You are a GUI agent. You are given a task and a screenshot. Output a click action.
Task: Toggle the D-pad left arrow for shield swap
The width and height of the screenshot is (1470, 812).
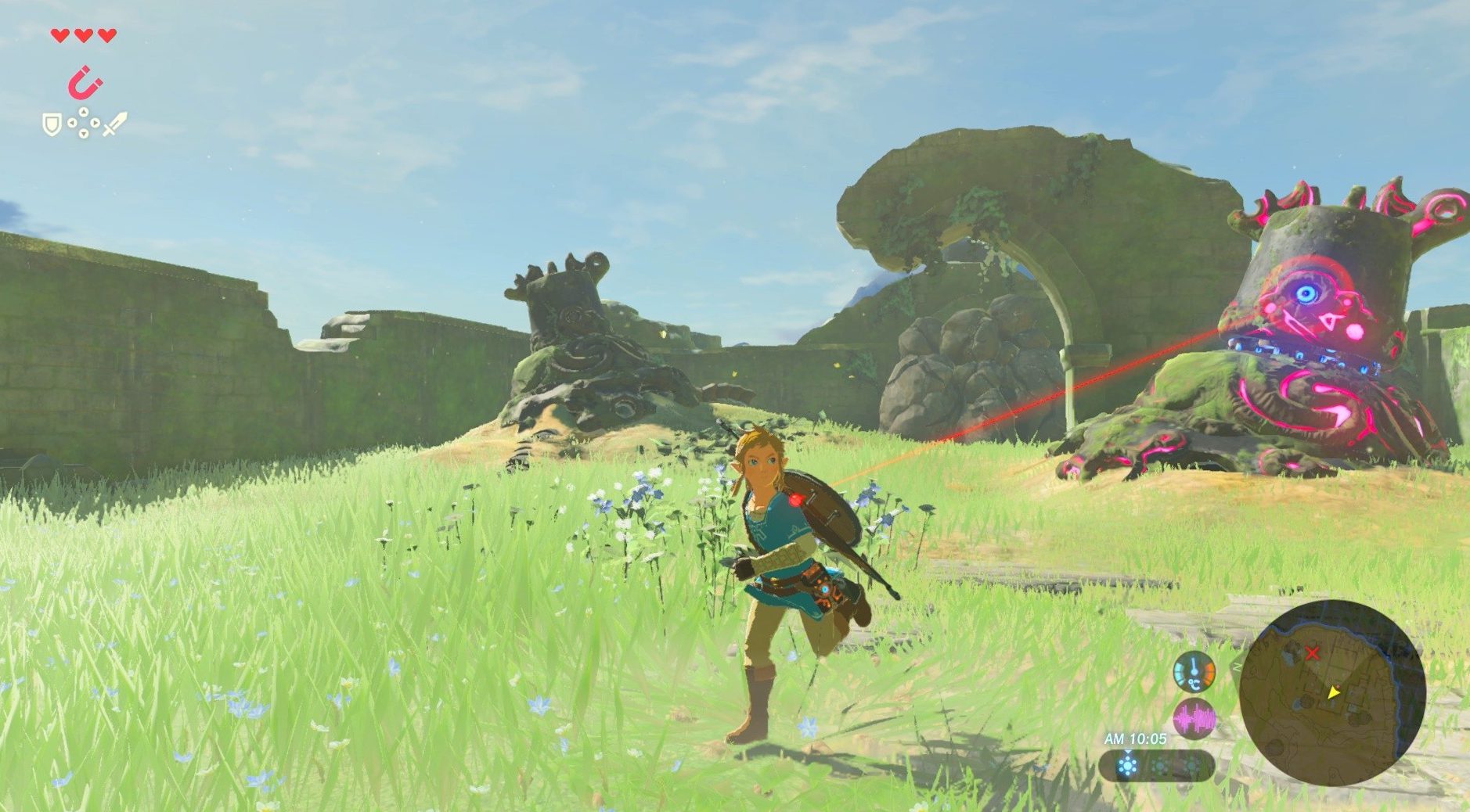tap(72, 122)
